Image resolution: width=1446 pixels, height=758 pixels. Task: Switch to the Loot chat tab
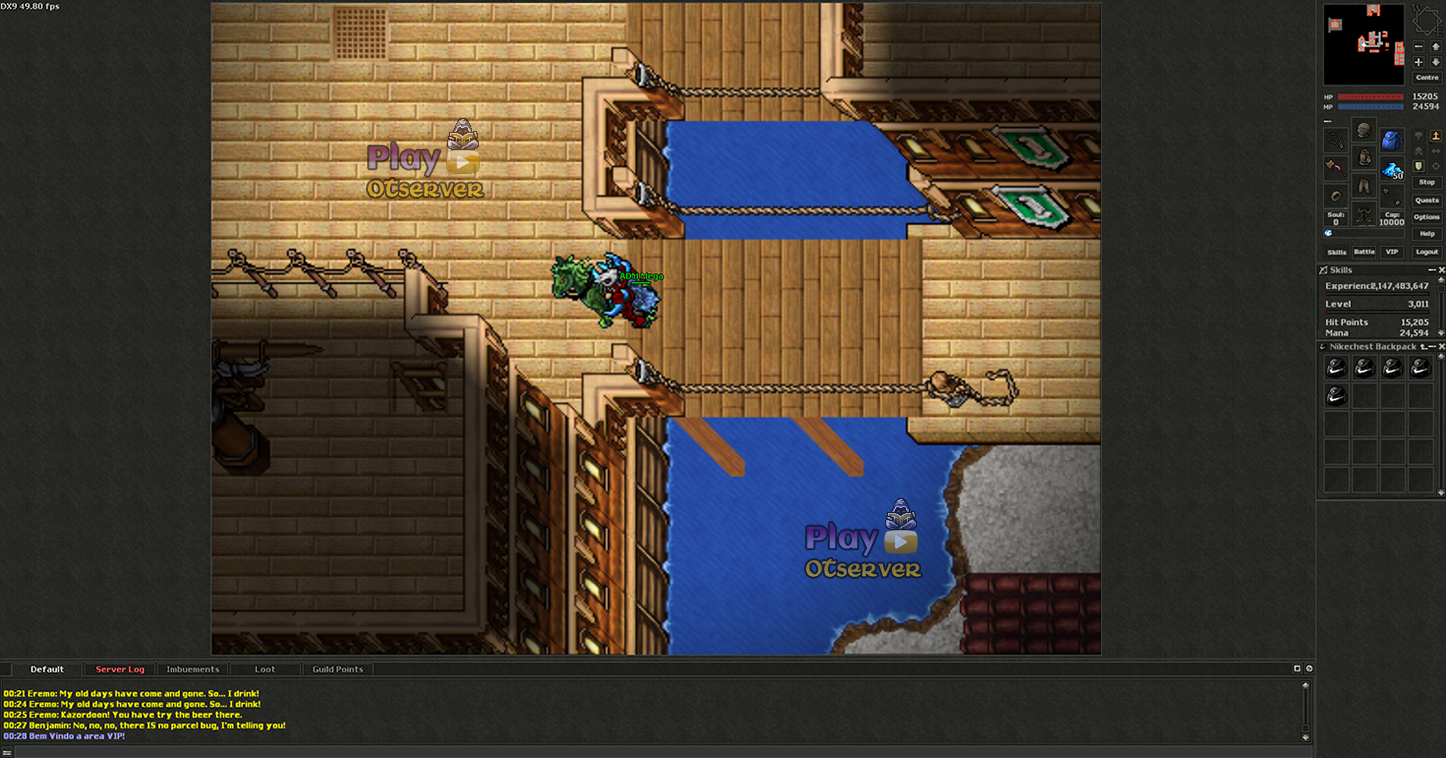pos(265,669)
